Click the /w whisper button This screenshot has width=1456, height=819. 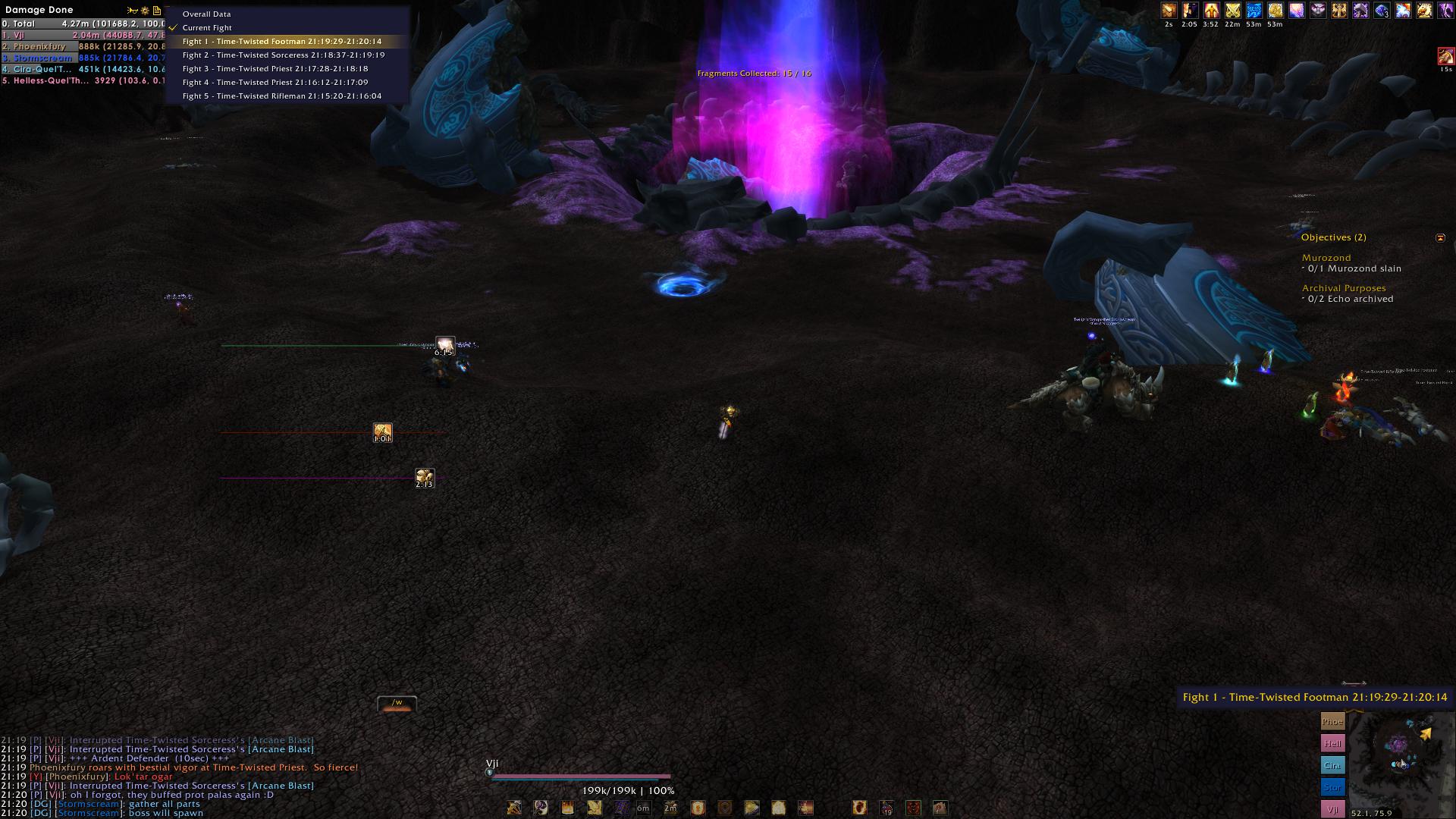pos(397,704)
